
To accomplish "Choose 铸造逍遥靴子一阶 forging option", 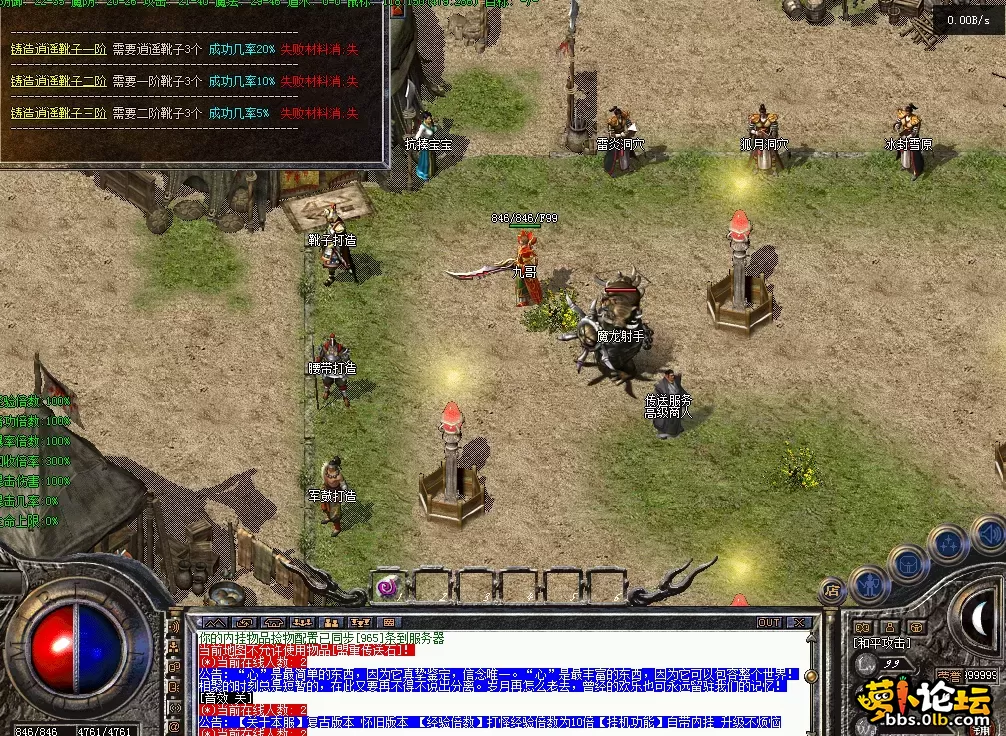I will (x=58, y=49).
